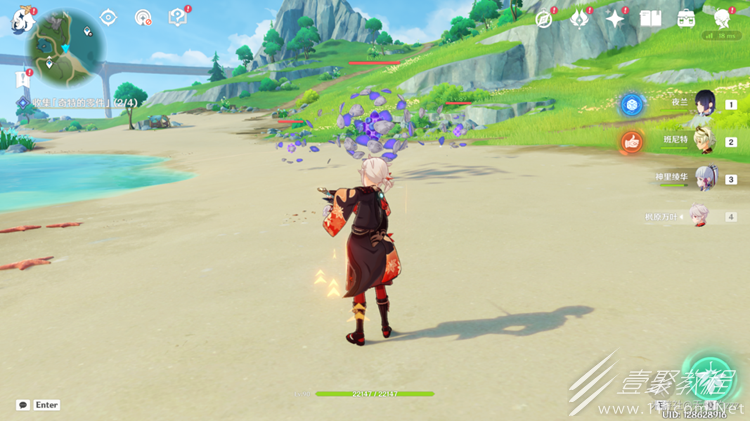Open the character profile head icon
Screen dimensions: 750x421
tap(722, 19)
